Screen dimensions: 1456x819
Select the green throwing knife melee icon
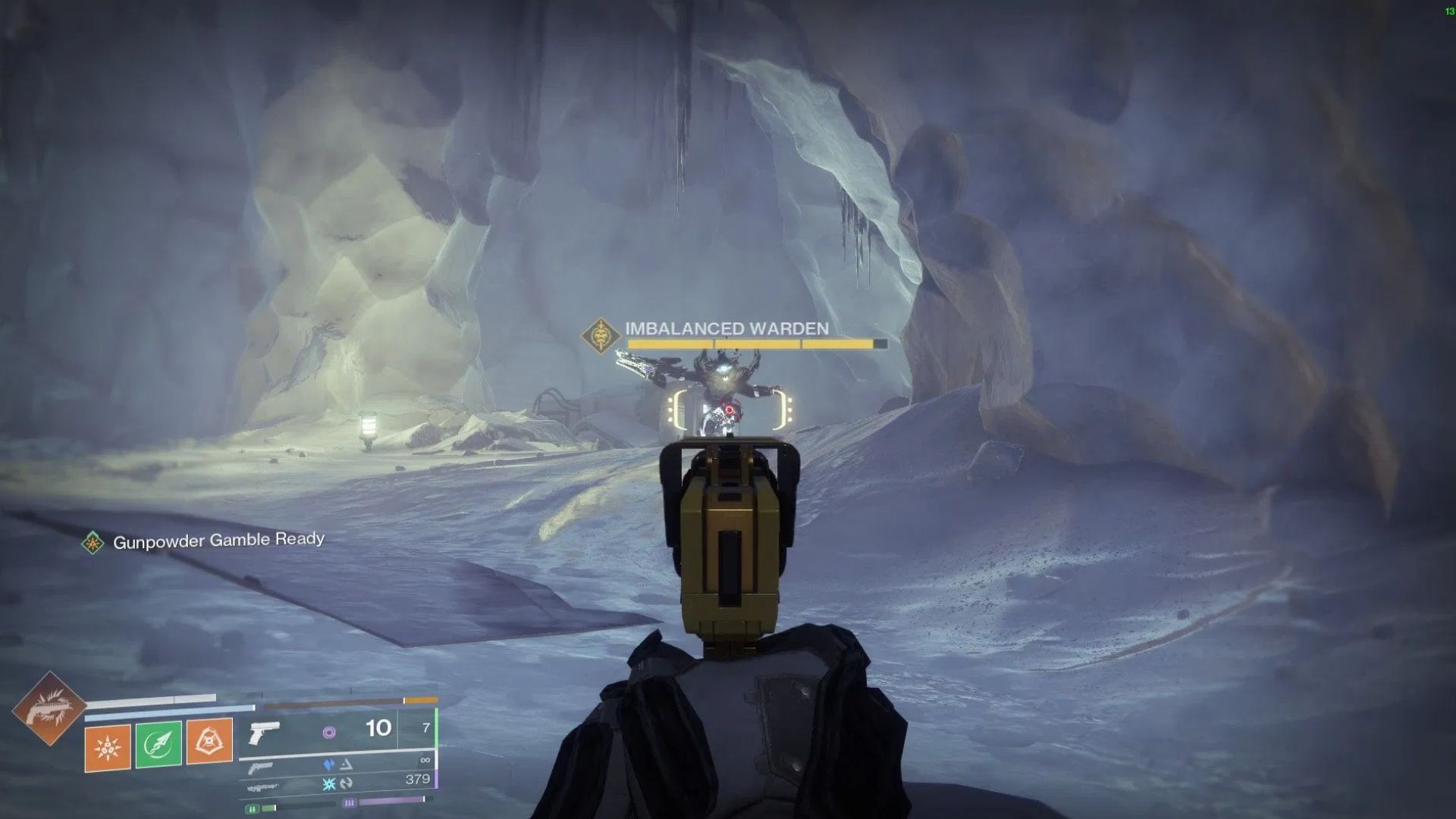click(157, 743)
